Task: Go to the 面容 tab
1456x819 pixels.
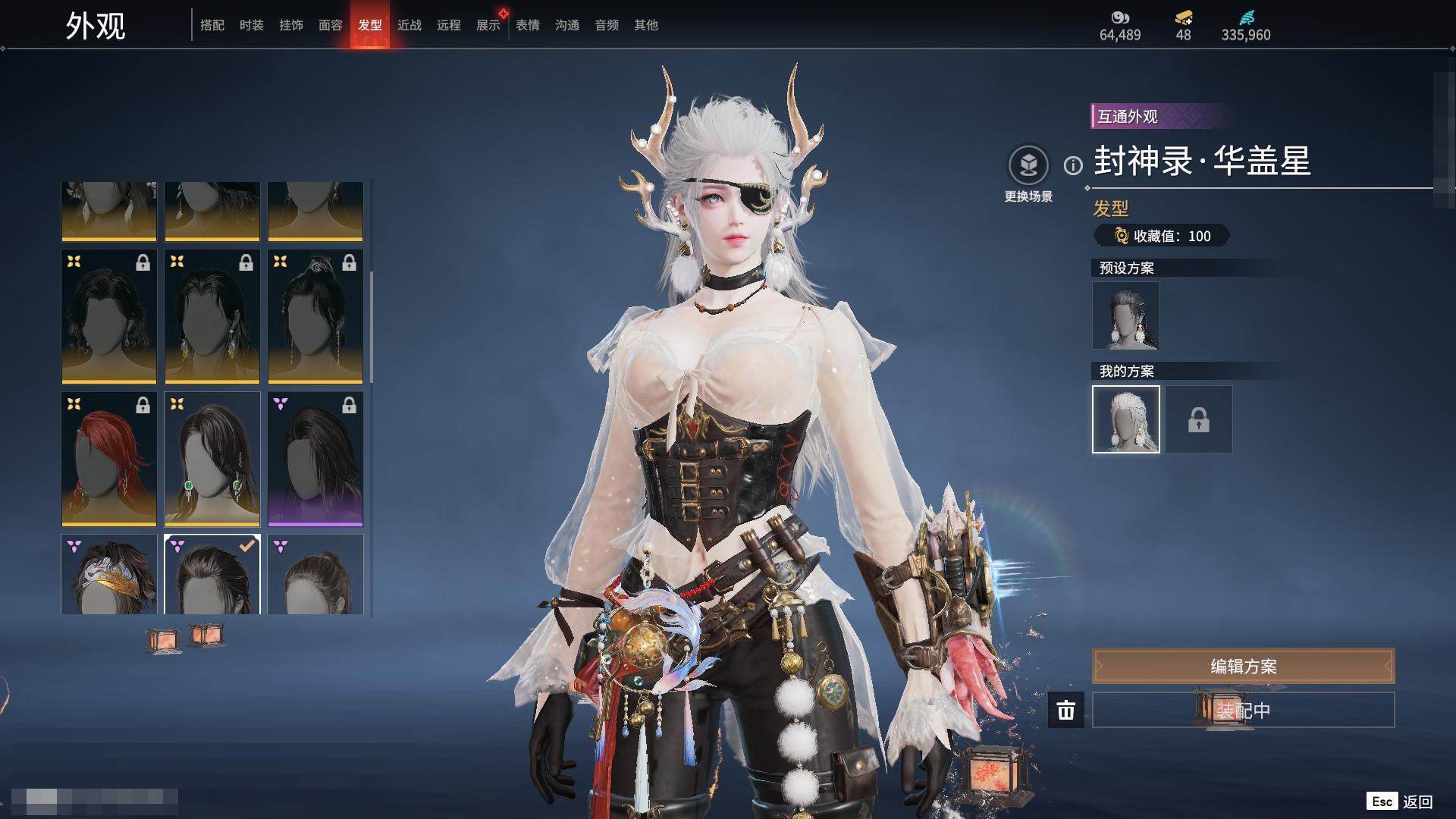Action: [331, 25]
